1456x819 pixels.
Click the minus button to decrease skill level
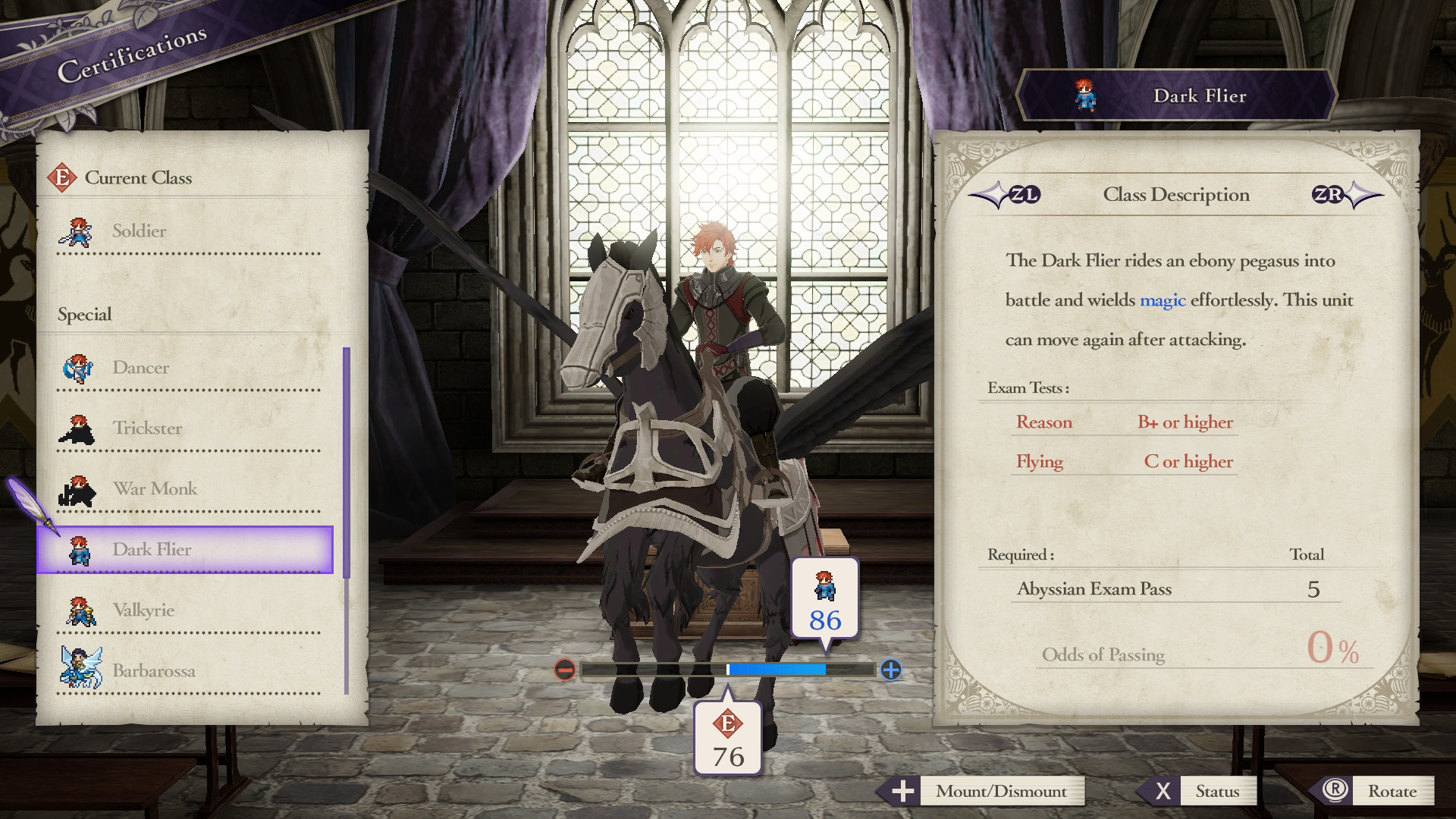coord(564,670)
